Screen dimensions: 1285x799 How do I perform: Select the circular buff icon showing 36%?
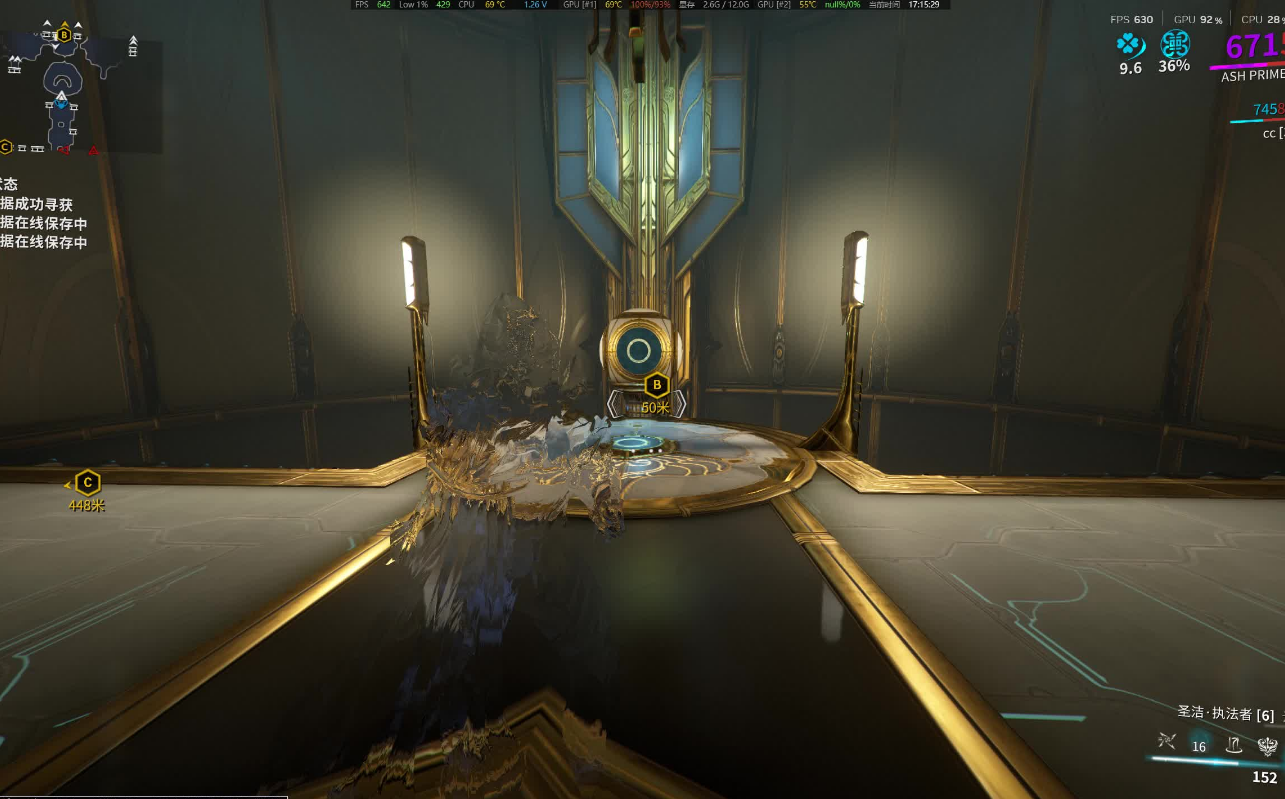coord(1174,44)
